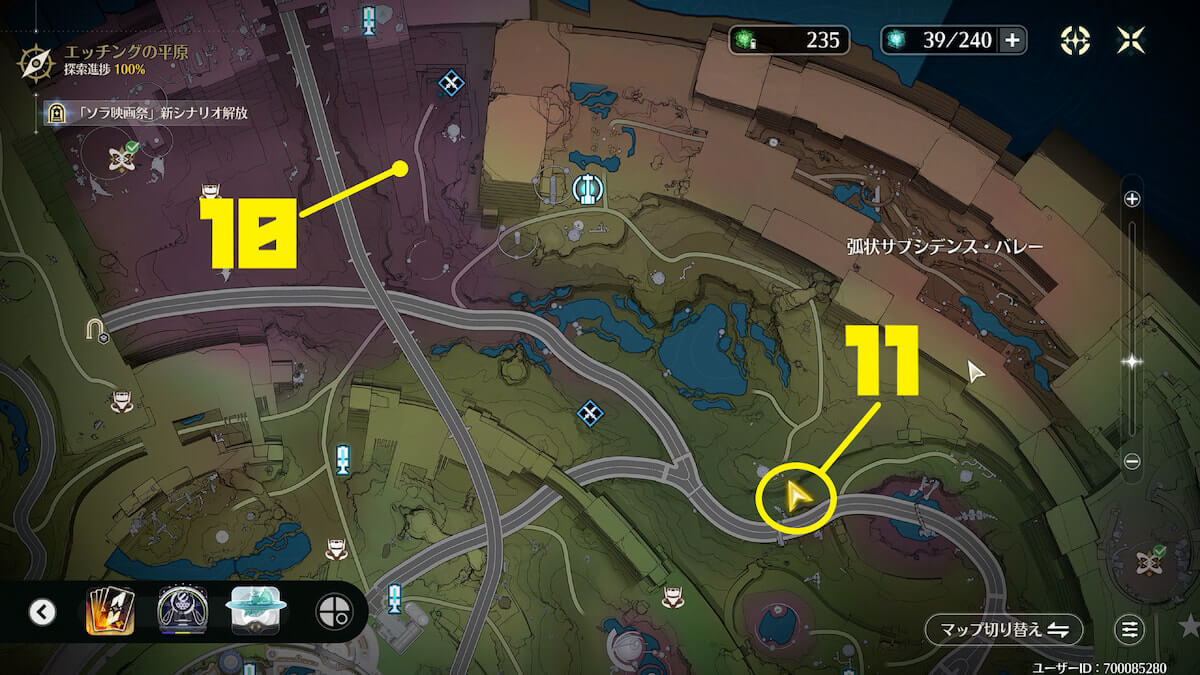
Task: Select the magnet-shaped map marker
Action: 96,328
